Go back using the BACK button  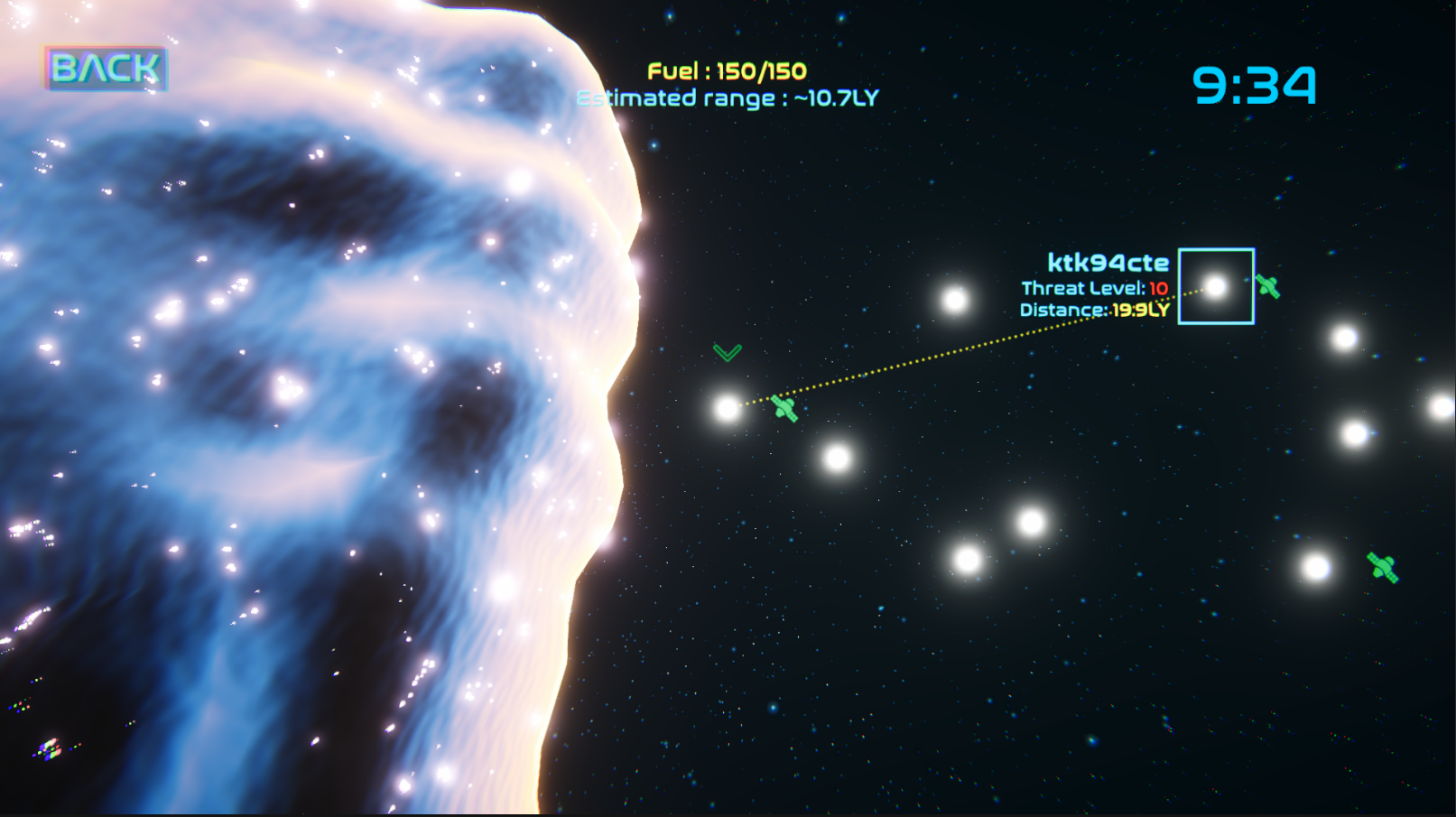pos(106,69)
